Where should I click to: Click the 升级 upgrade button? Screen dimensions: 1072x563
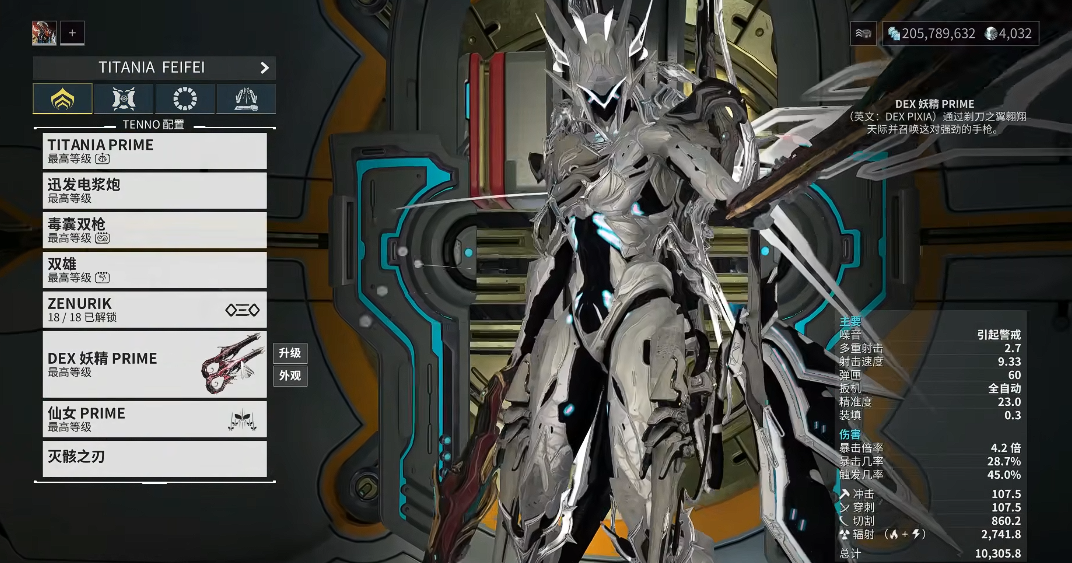click(290, 353)
